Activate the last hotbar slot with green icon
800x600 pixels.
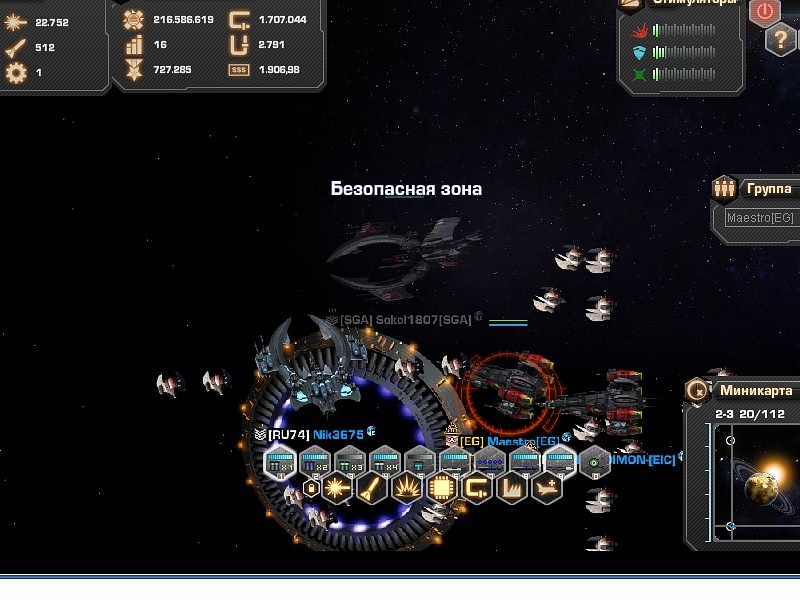click(594, 461)
